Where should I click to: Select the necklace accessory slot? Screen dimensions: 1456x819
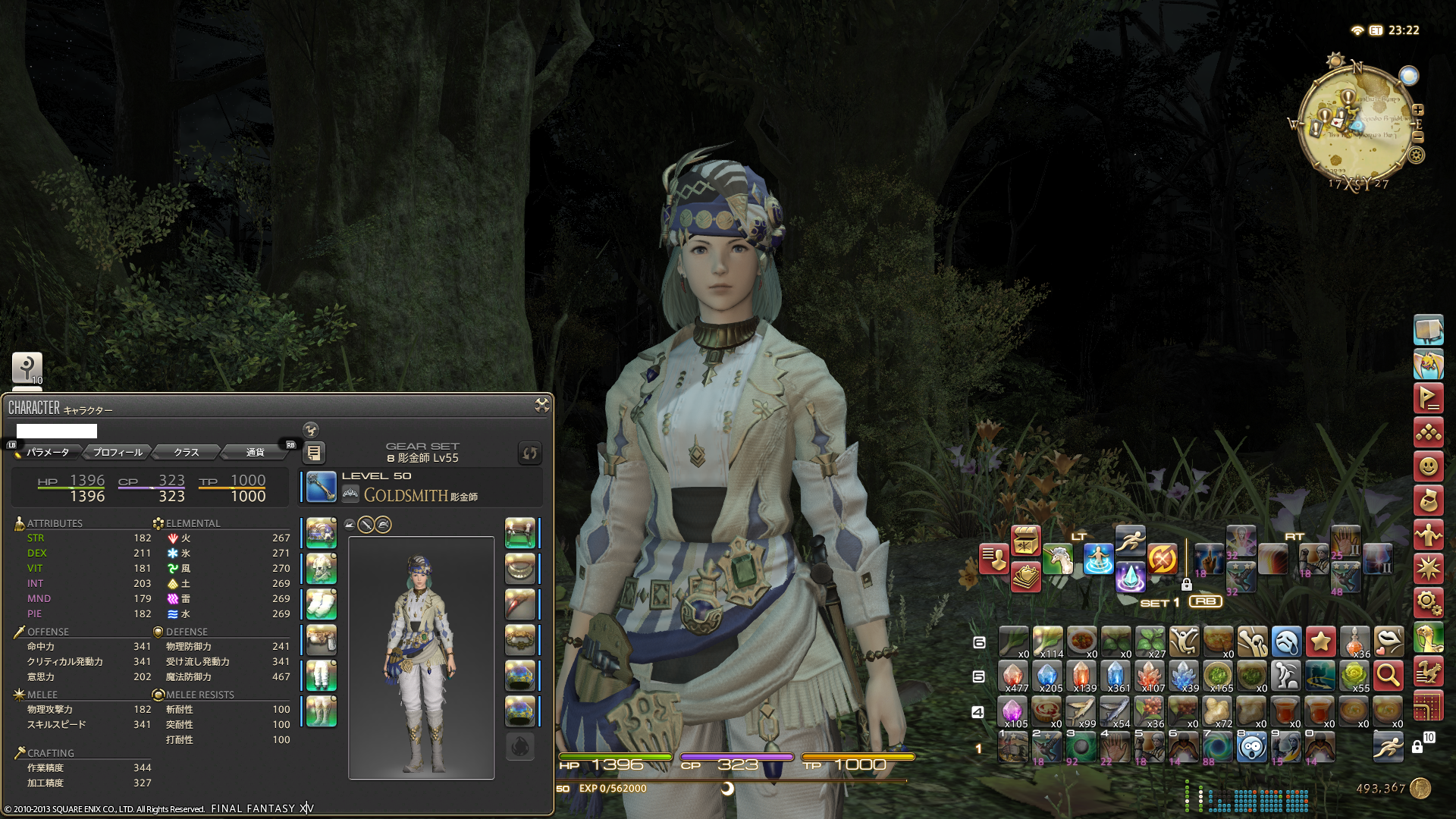pos(520,569)
